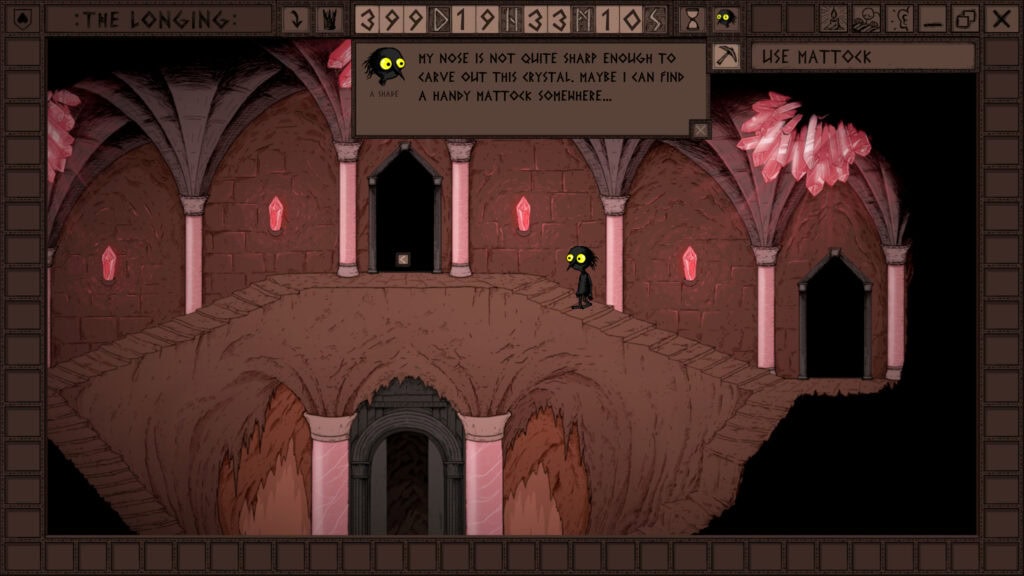Viewport: 1024px width, 576px height.
Task: Click the mattock pickaxe icon
Action: tap(726, 57)
